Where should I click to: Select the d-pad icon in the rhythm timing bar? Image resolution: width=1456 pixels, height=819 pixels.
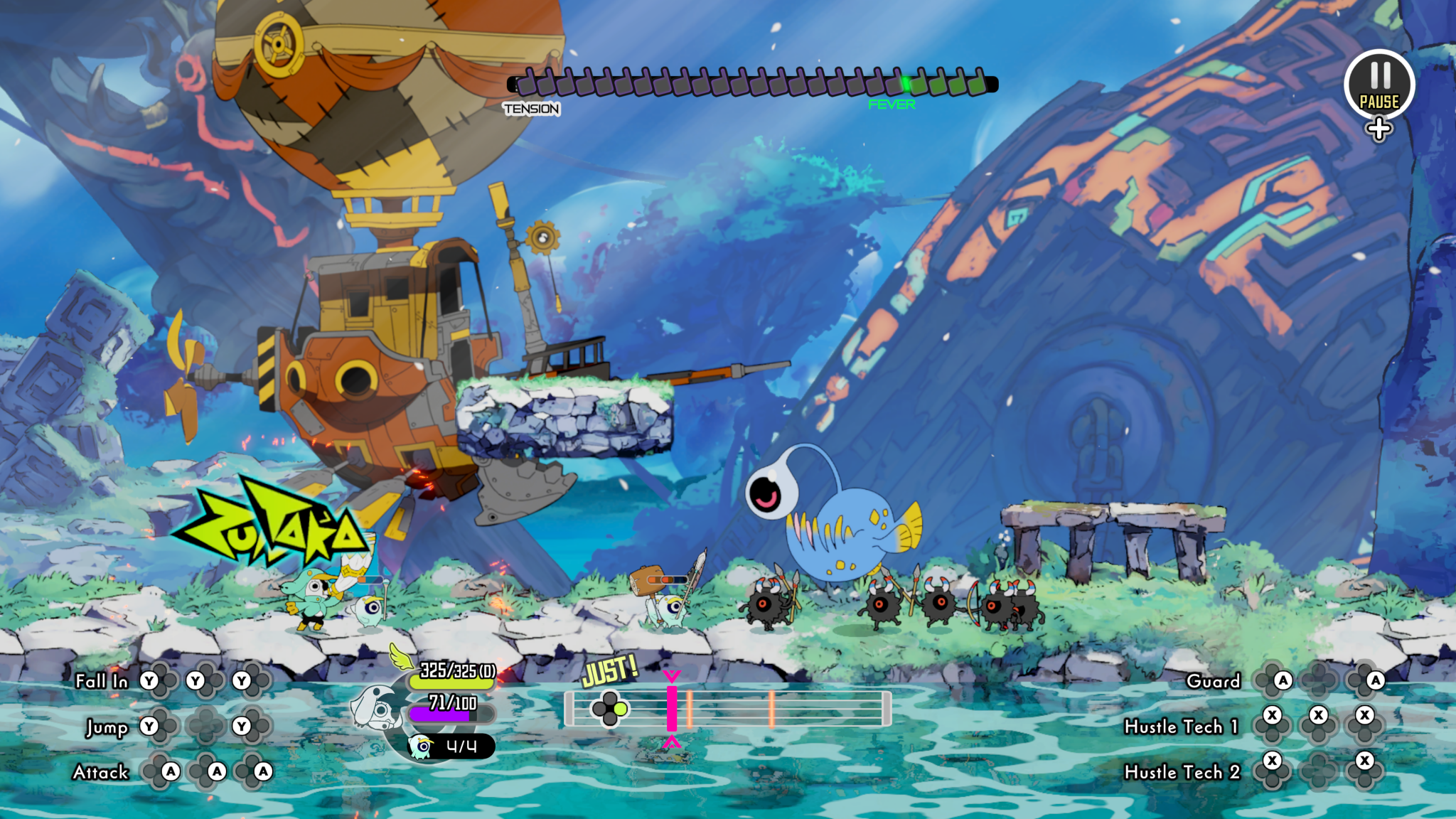point(611,708)
